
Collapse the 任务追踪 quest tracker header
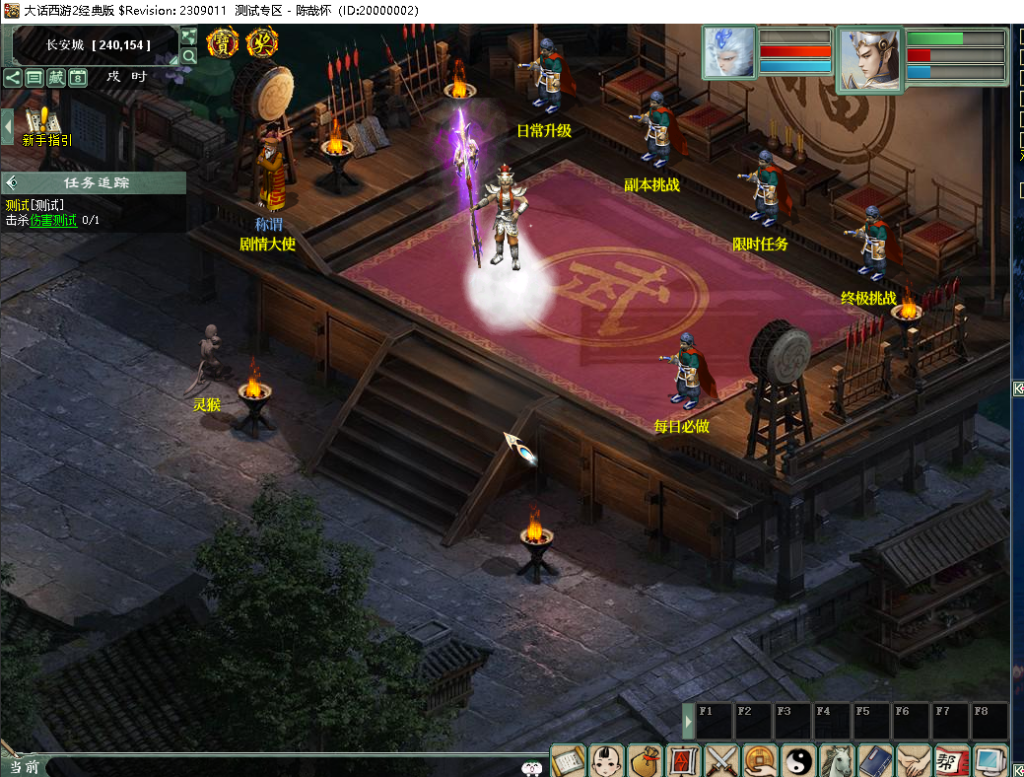click(x=12, y=183)
